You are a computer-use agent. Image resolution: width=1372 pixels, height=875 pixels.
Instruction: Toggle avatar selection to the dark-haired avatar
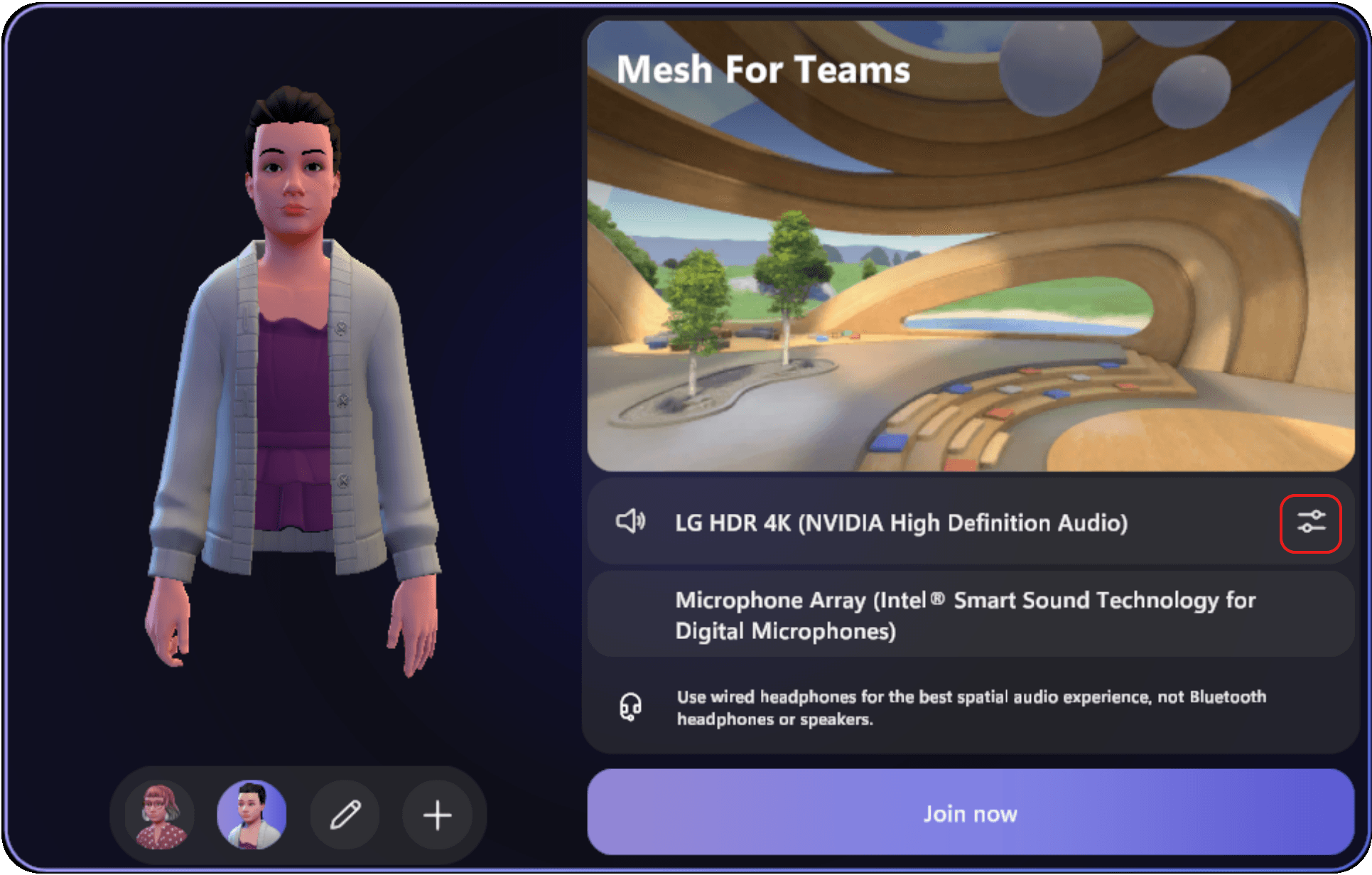[x=253, y=815]
